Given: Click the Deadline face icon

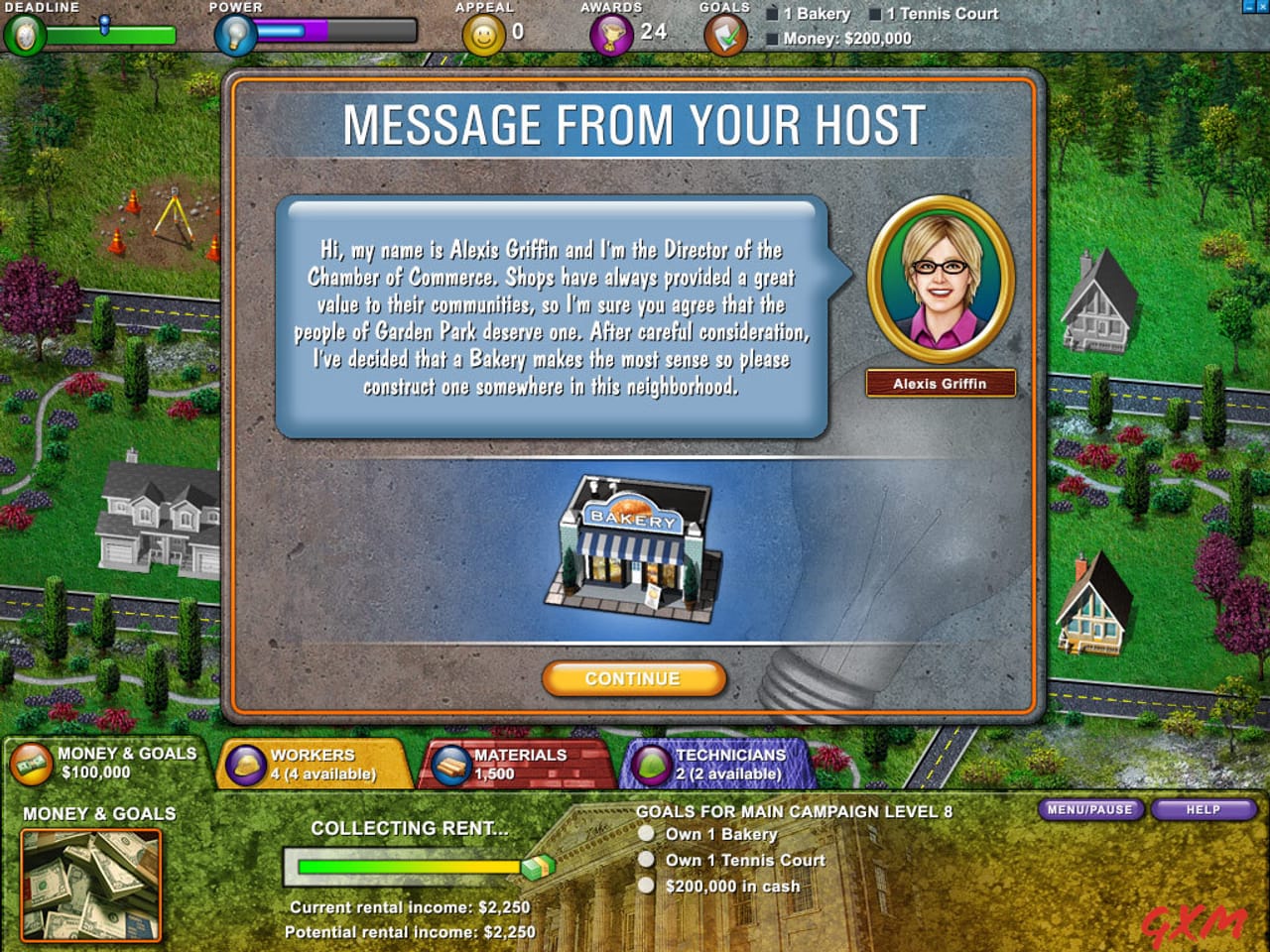Looking at the screenshot, I should pyautogui.click(x=25, y=35).
